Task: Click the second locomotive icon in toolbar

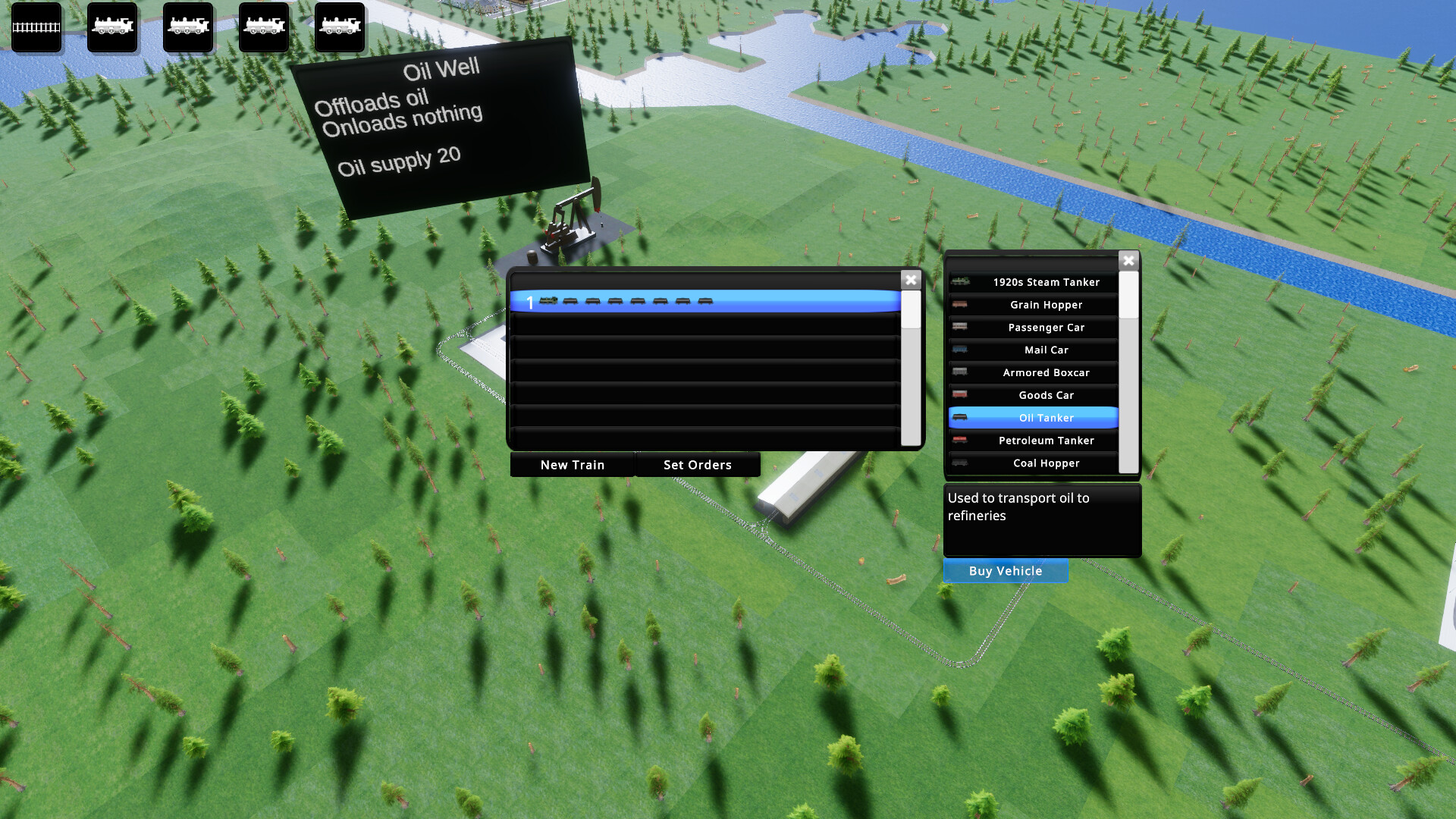Action: point(187,28)
